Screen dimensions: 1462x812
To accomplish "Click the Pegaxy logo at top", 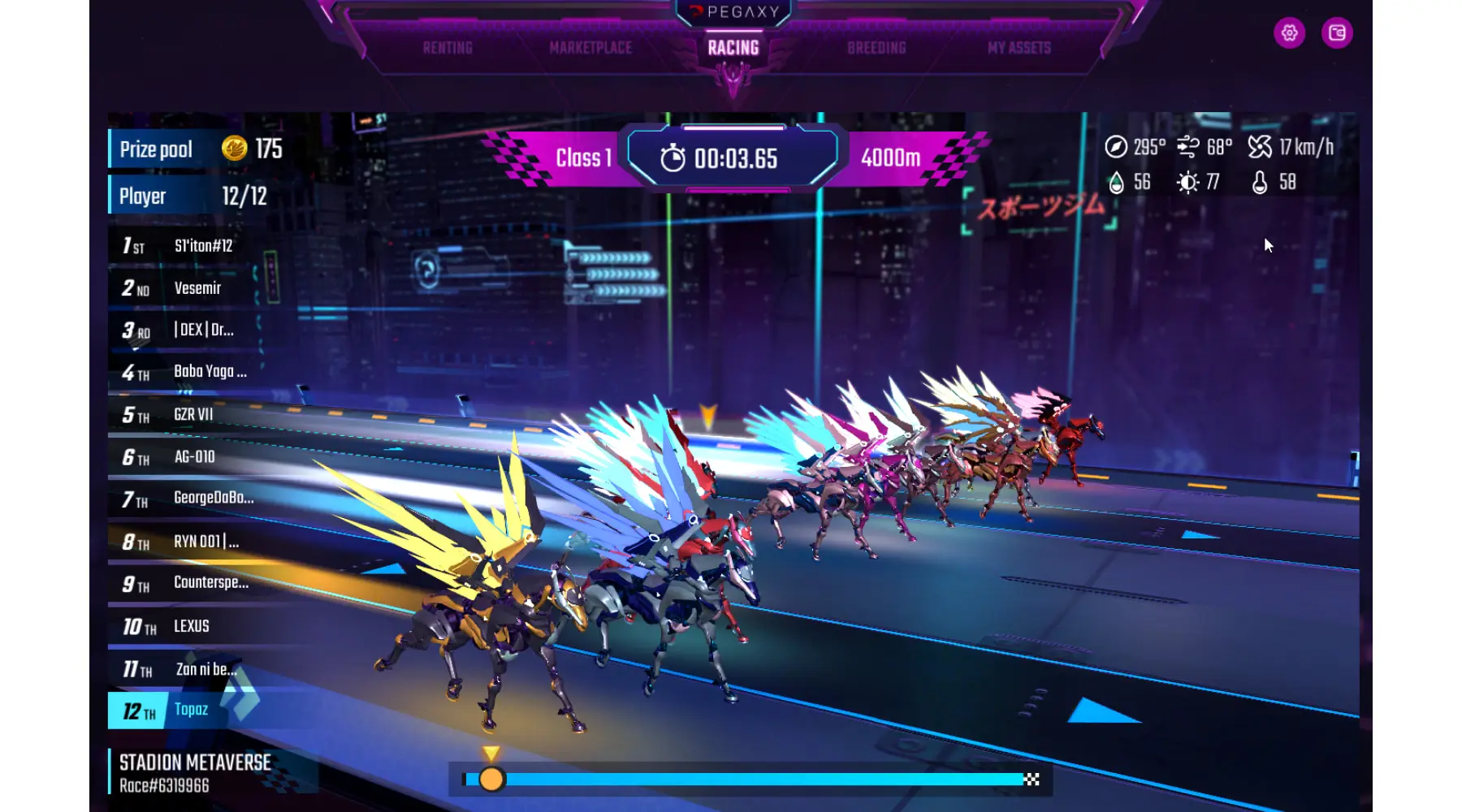I will point(734,12).
